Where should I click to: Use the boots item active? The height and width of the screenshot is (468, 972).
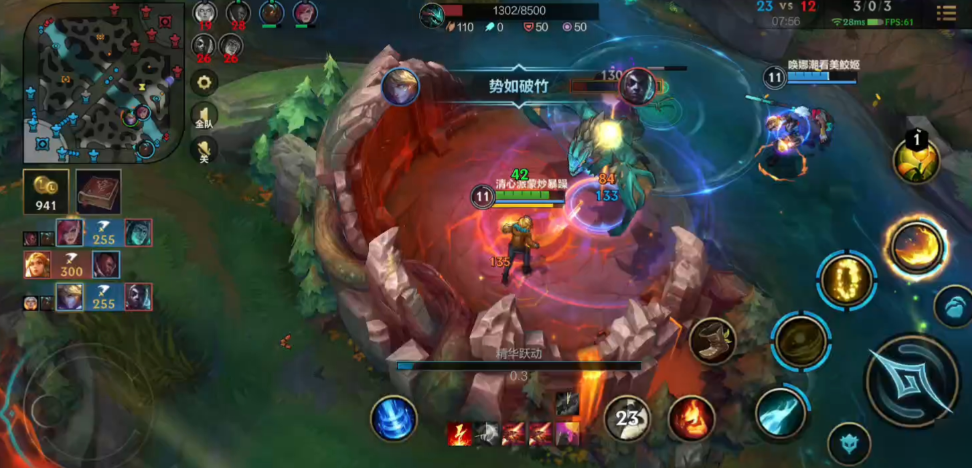point(712,341)
